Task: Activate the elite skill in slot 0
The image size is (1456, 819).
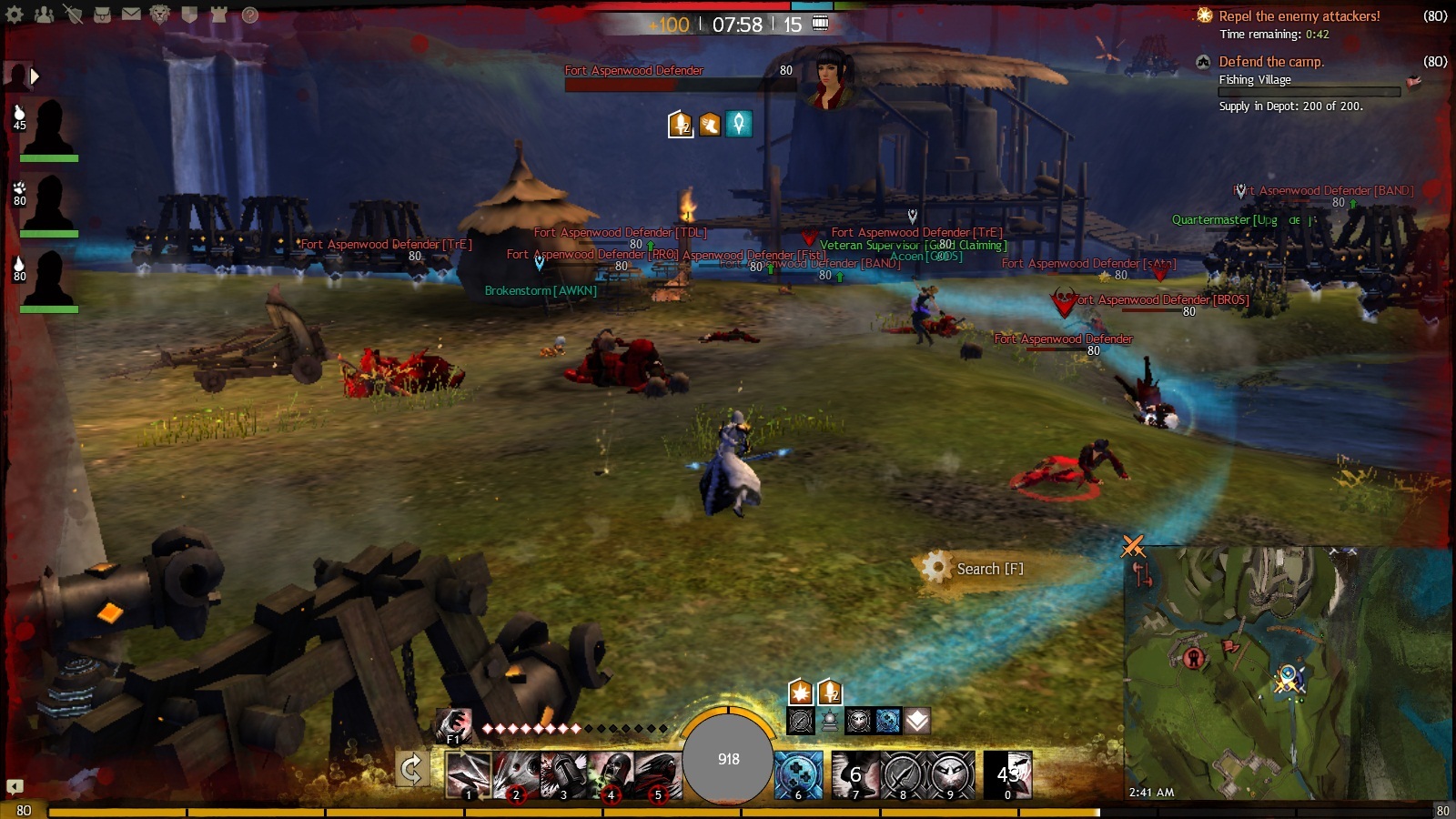Action: (1008, 774)
